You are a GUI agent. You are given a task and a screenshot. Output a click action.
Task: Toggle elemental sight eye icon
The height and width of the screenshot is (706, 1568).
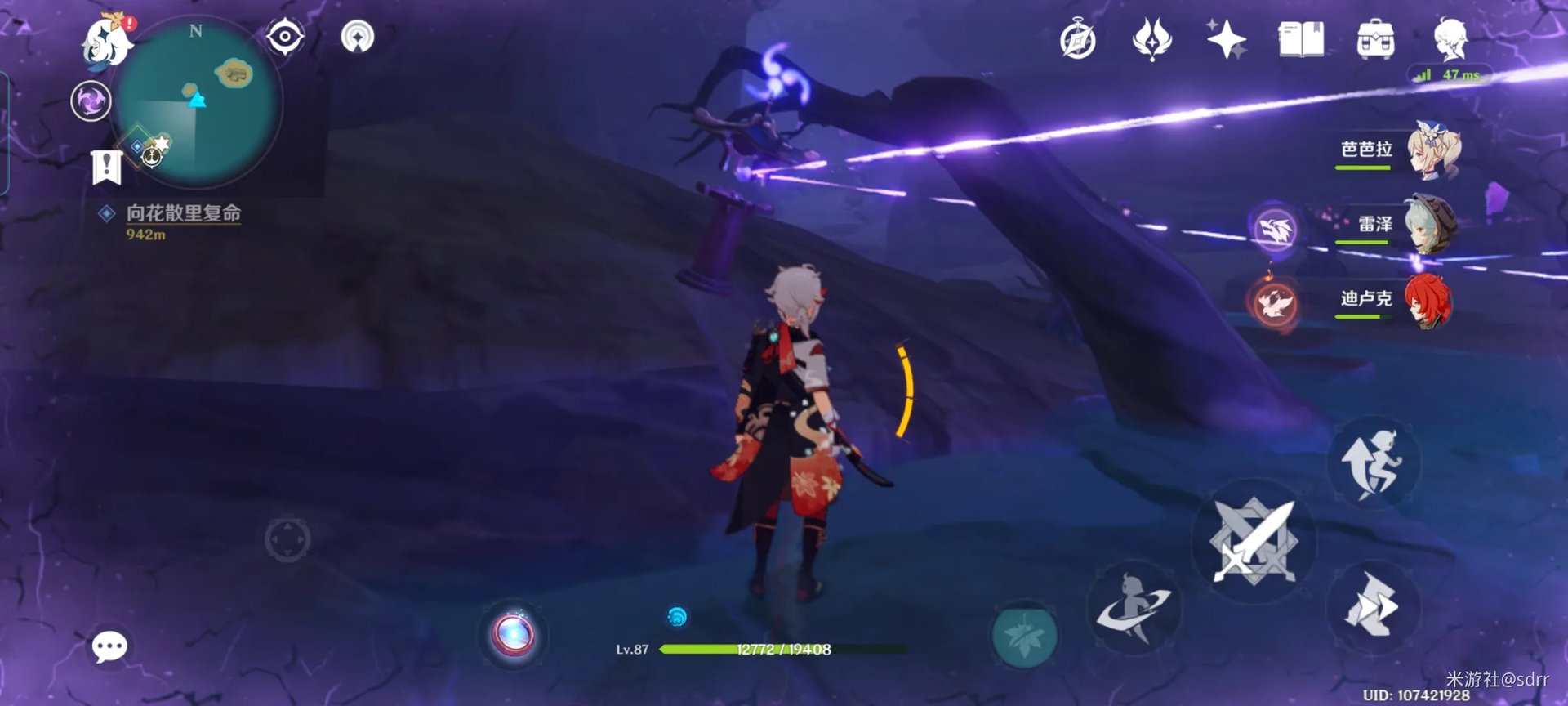285,37
